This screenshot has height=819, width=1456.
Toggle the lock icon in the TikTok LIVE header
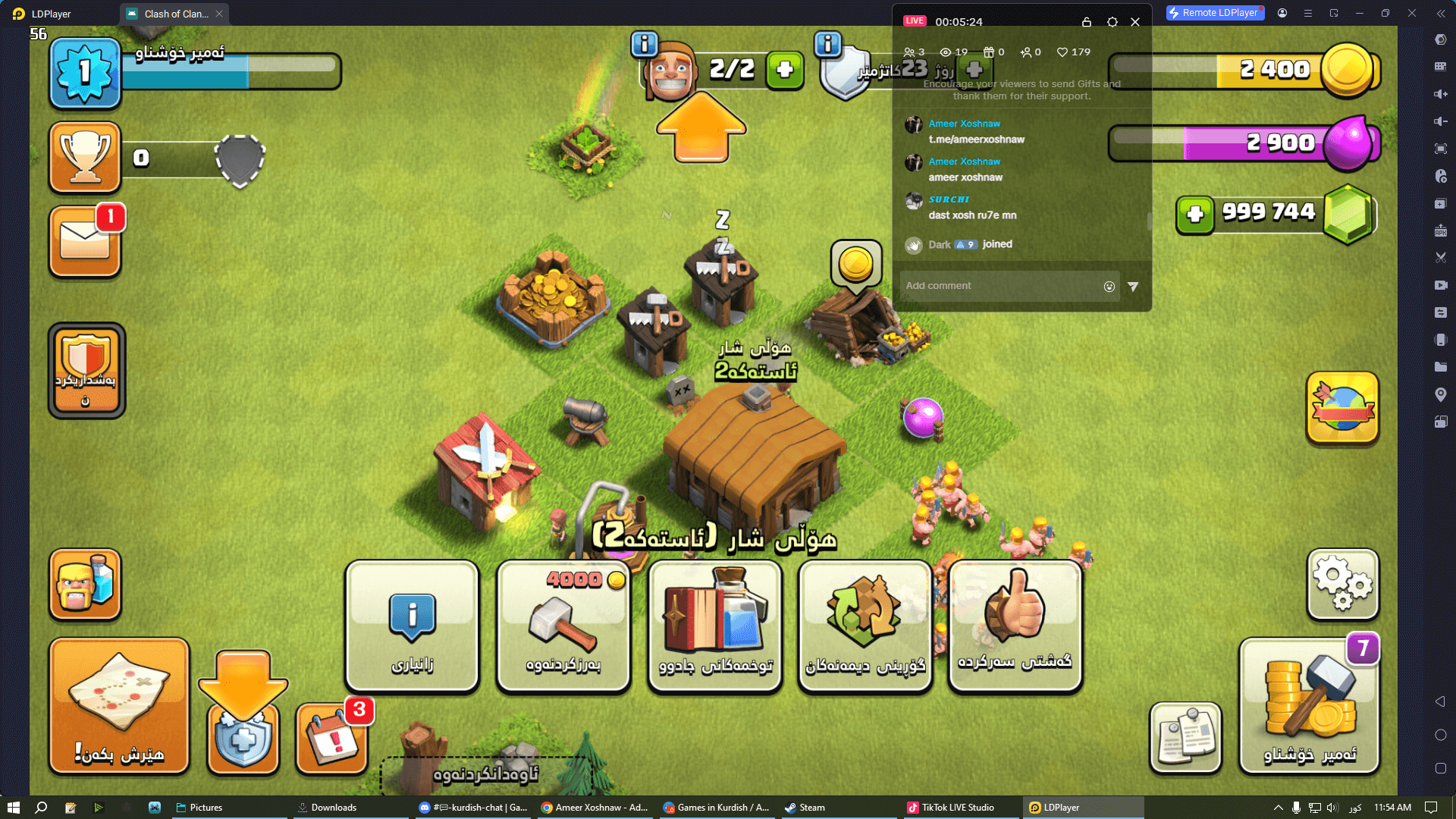tap(1087, 22)
